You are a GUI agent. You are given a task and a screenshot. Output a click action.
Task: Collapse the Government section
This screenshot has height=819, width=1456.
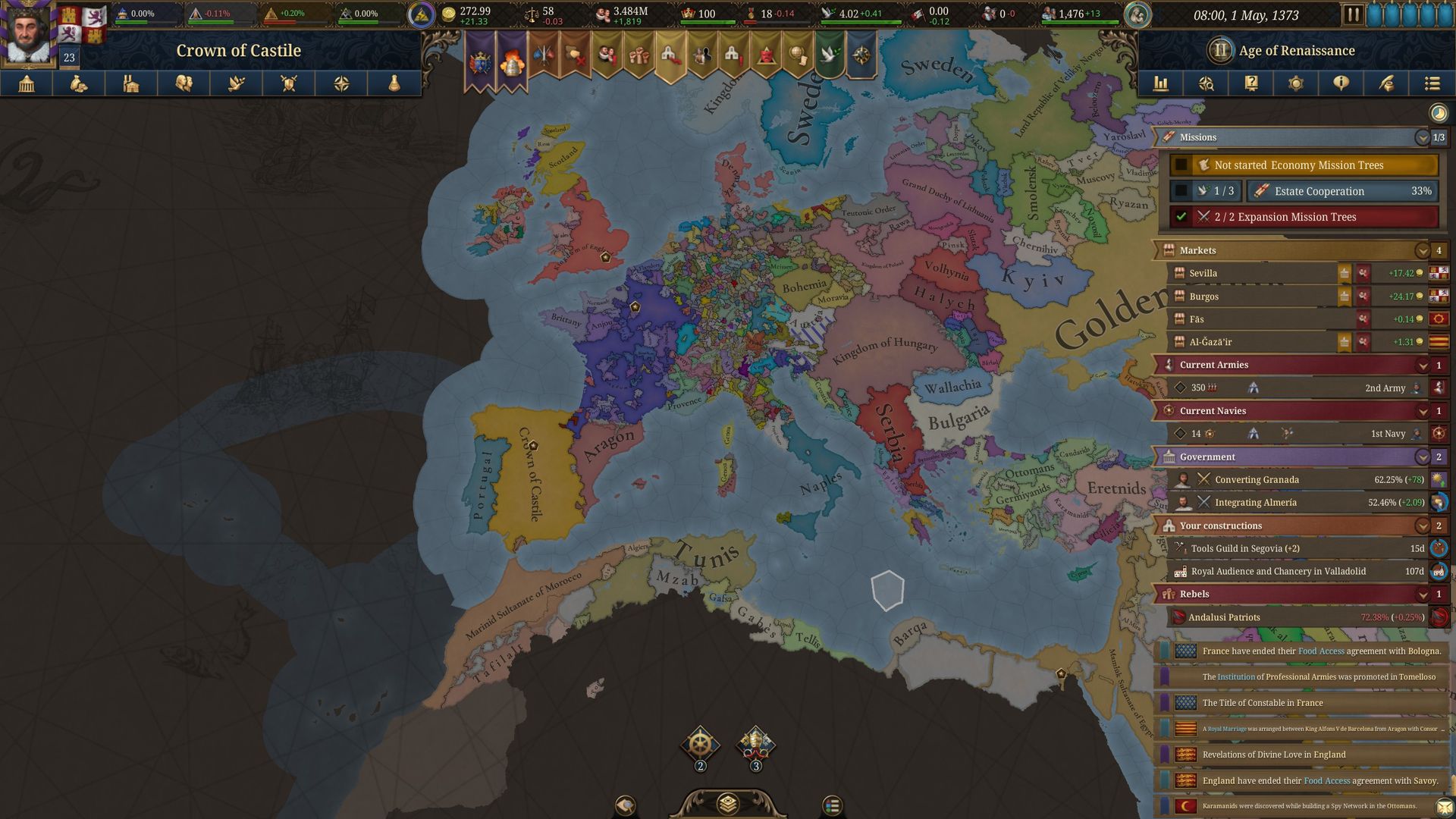click(x=1423, y=457)
